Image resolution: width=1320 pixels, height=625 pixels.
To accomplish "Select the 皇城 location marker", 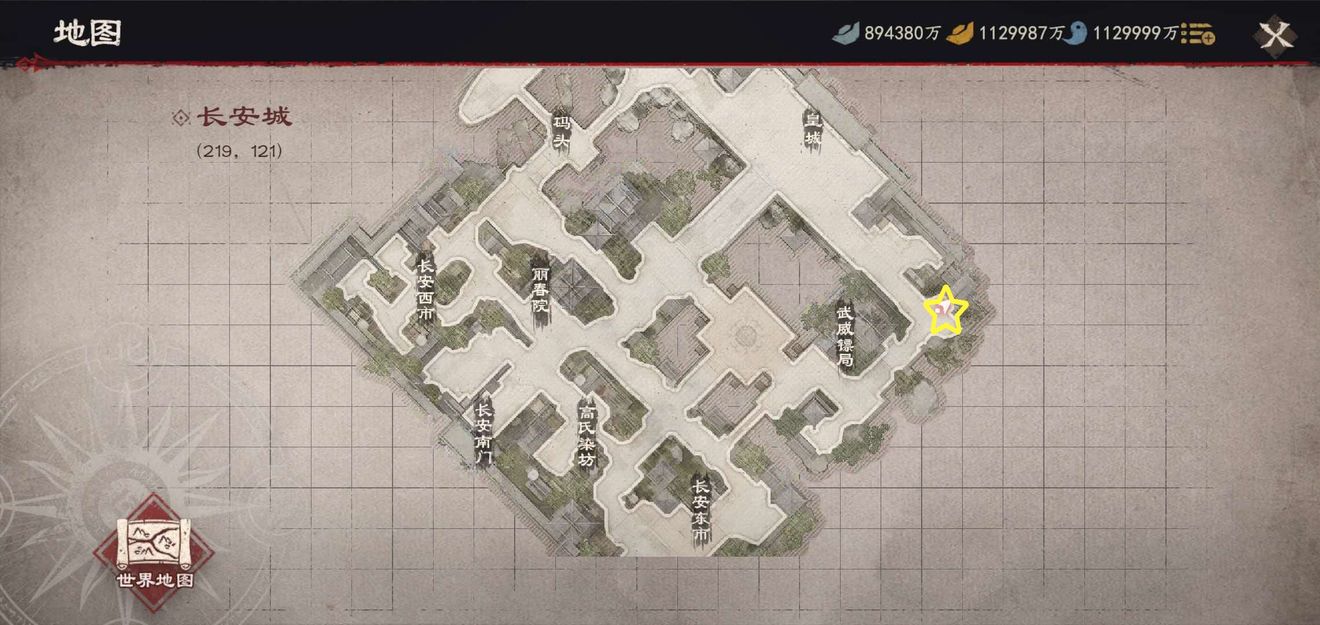I will 813,128.
